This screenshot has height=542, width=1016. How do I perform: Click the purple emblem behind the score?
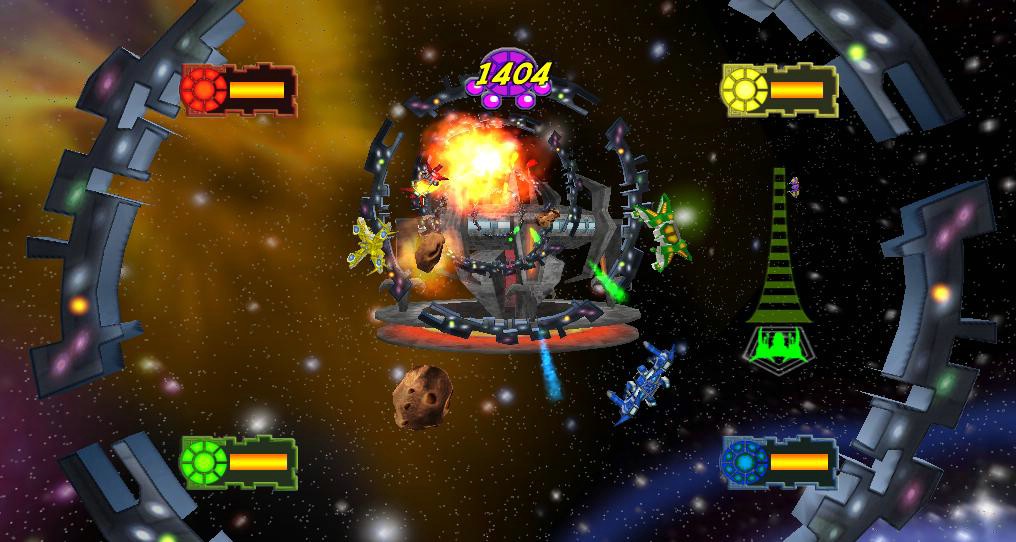click(511, 77)
